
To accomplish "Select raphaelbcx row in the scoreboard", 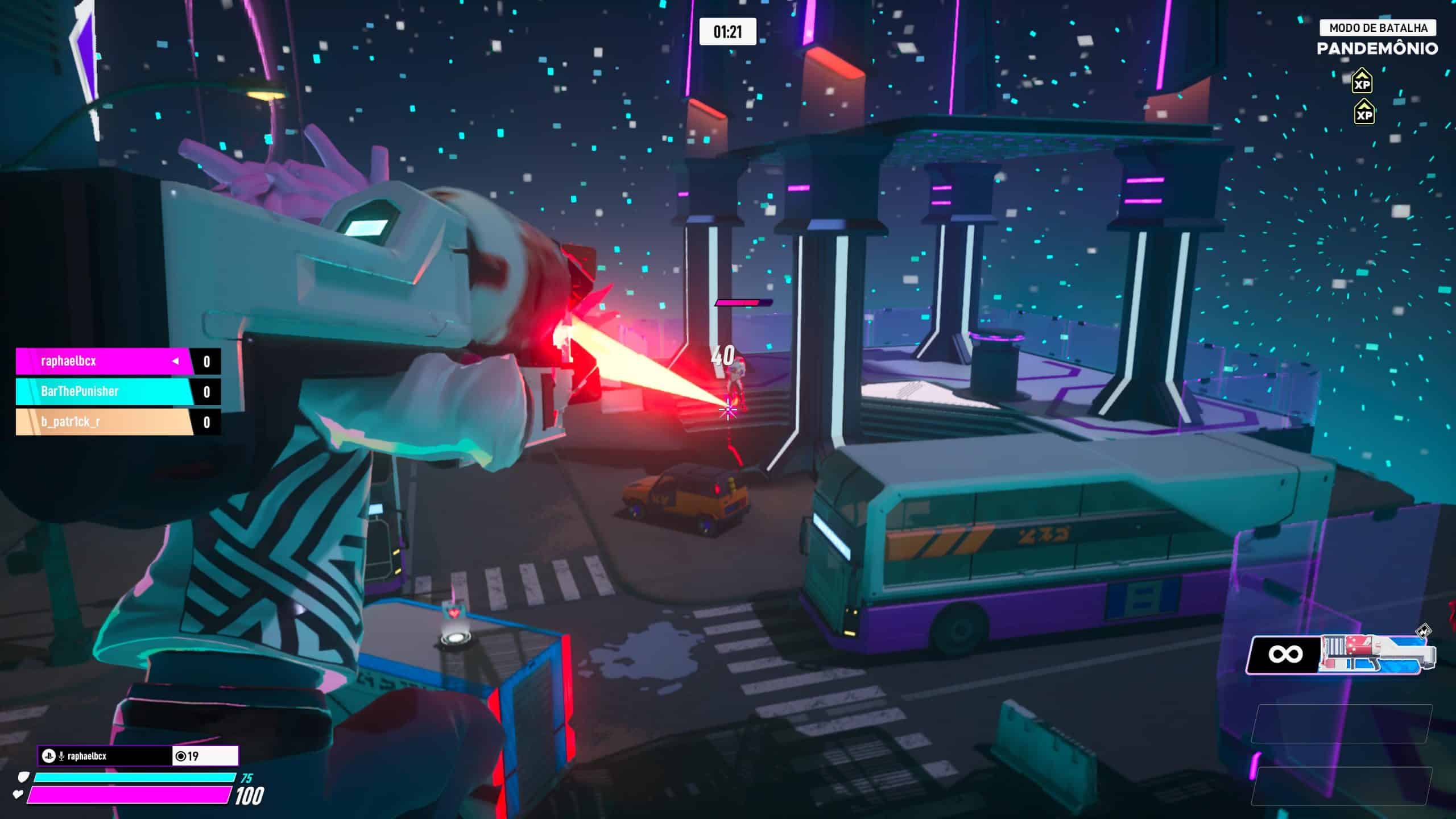I will tap(117, 361).
